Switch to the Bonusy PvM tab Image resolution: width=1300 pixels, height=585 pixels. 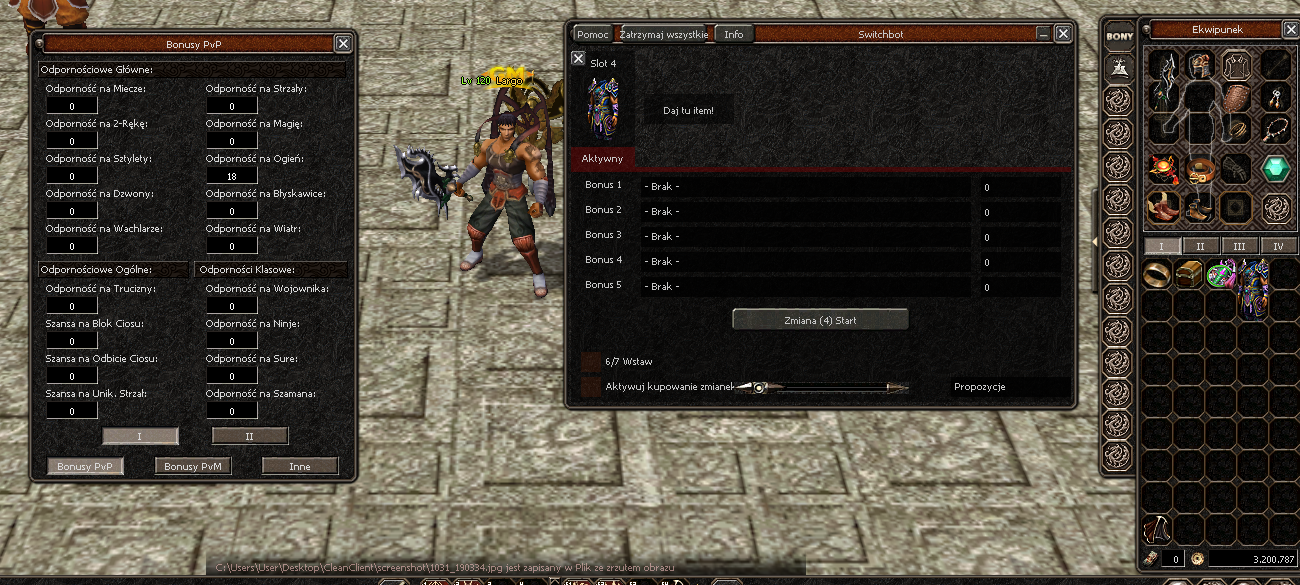(x=195, y=466)
